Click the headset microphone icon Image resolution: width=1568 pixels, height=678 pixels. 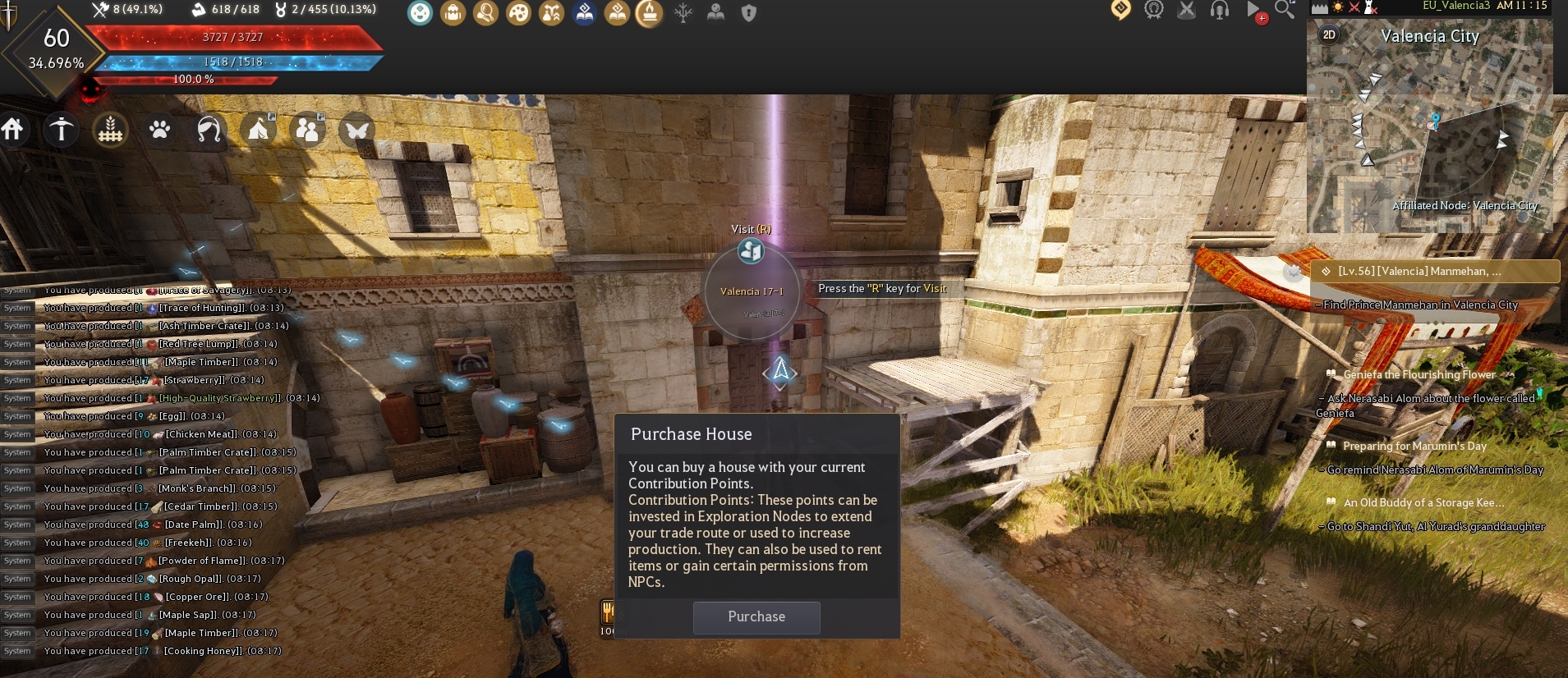(1220, 10)
